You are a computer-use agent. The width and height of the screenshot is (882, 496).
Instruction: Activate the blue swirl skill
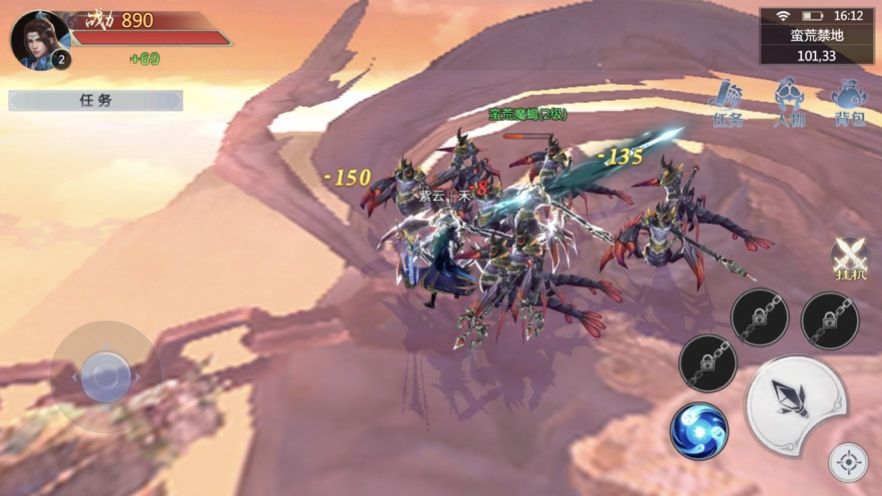699,430
